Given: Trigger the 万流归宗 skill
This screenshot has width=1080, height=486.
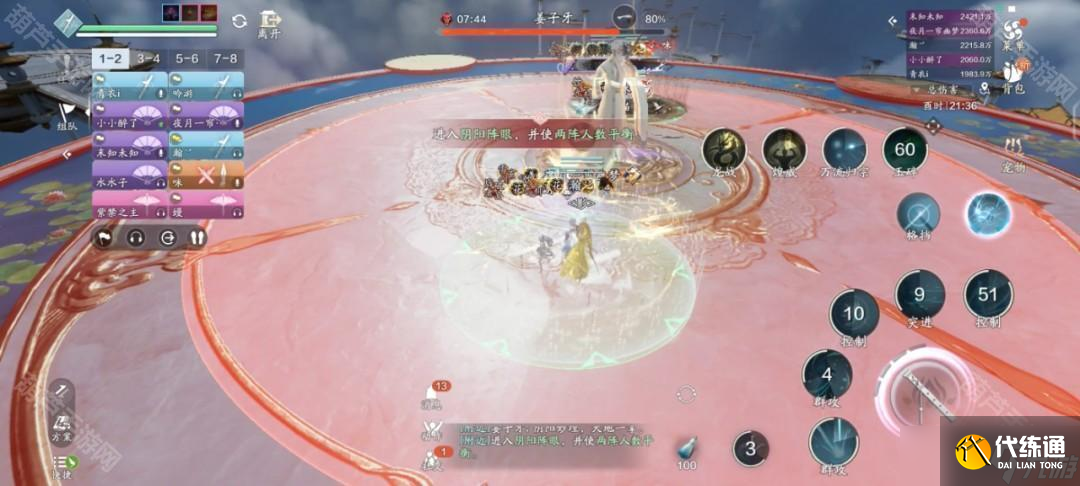Looking at the screenshot, I should pos(844,151).
